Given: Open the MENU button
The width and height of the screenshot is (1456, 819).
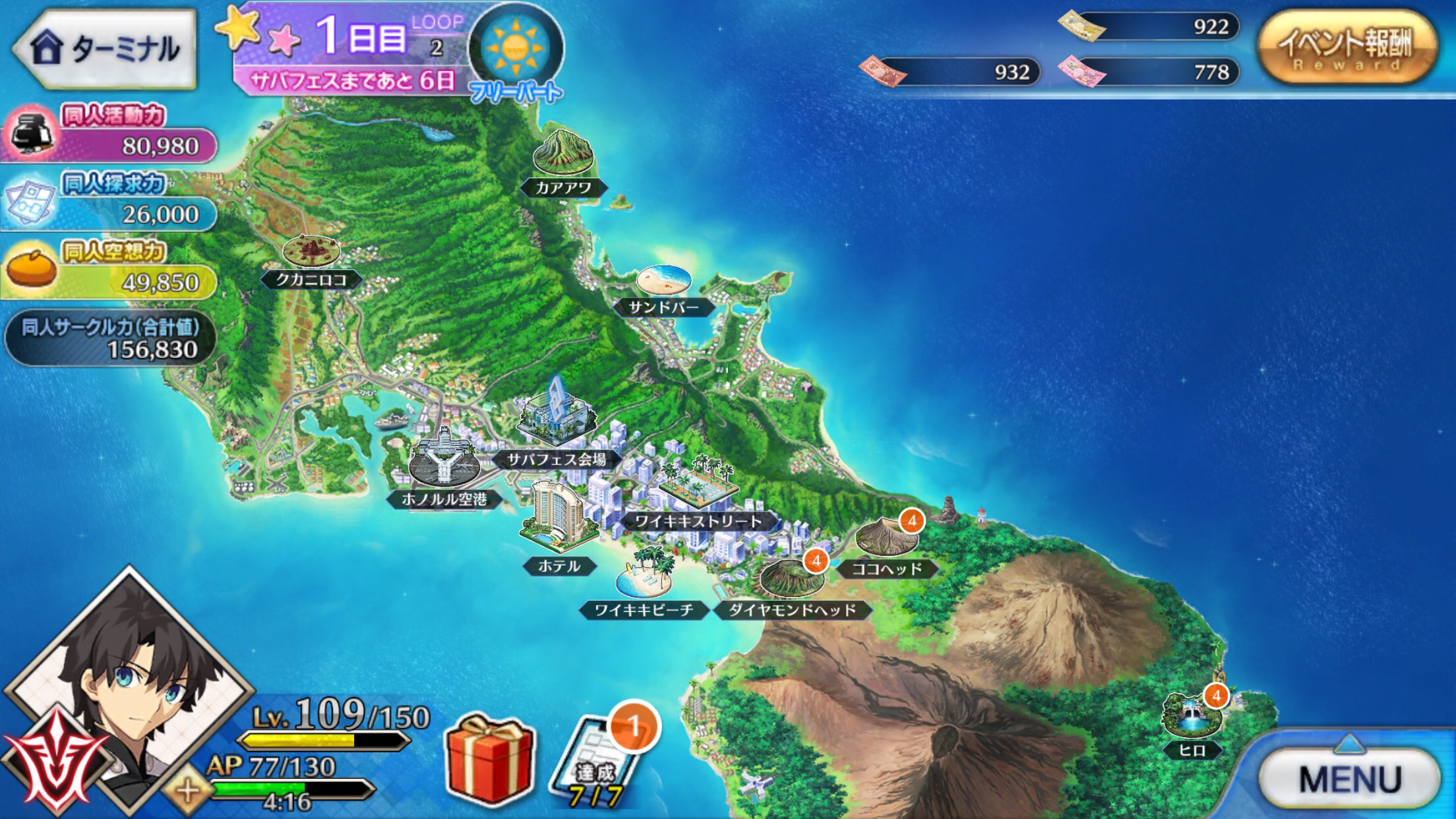Looking at the screenshot, I should 1349,778.
